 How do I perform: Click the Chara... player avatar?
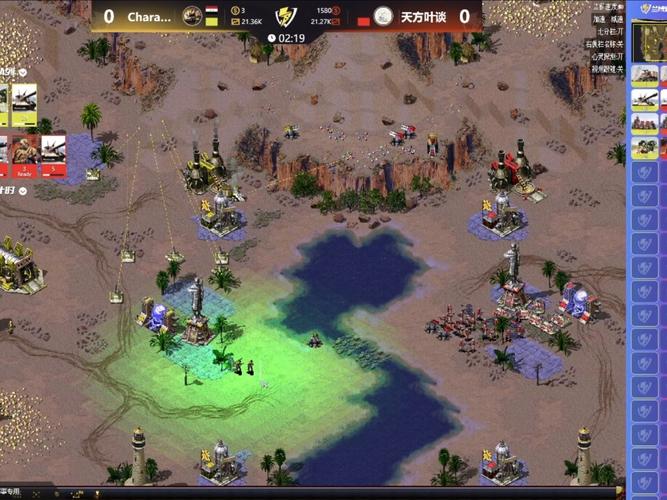pos(193,16)
